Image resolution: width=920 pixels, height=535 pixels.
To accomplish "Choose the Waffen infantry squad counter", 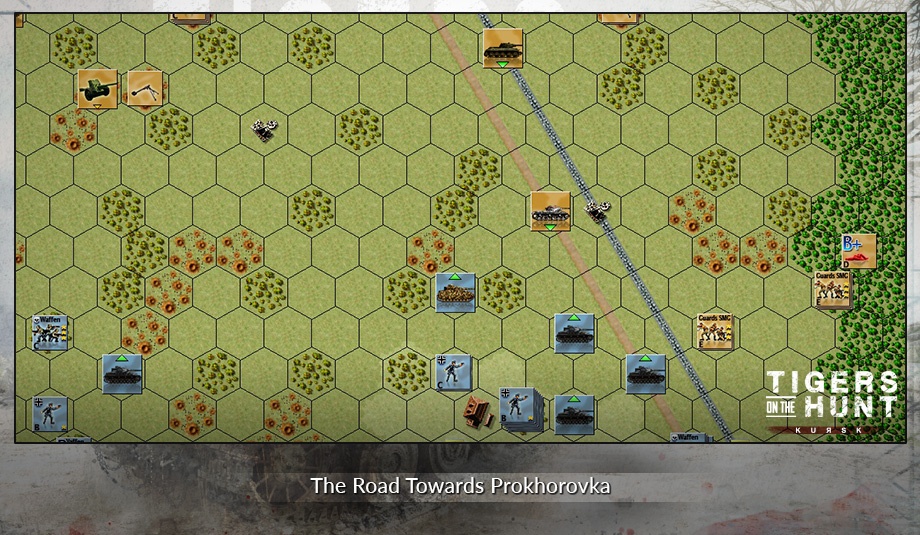I will coord(49,332).
